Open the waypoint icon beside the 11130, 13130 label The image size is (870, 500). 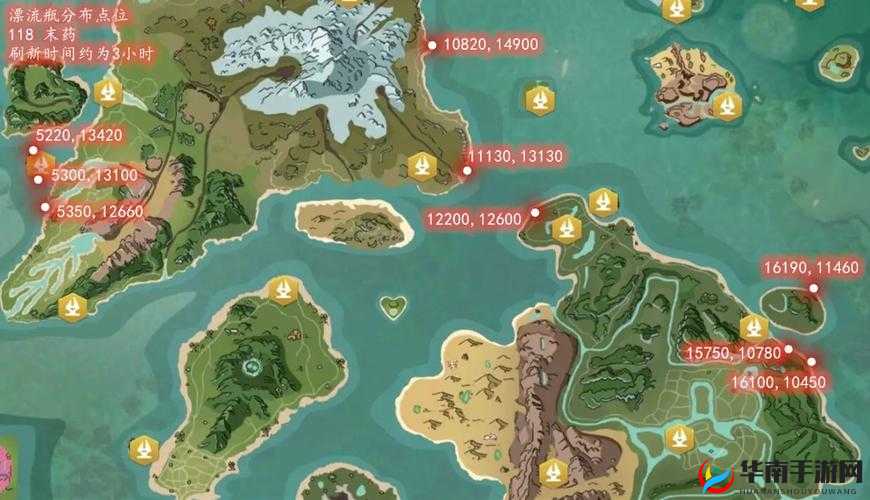[x=423, y=165]
